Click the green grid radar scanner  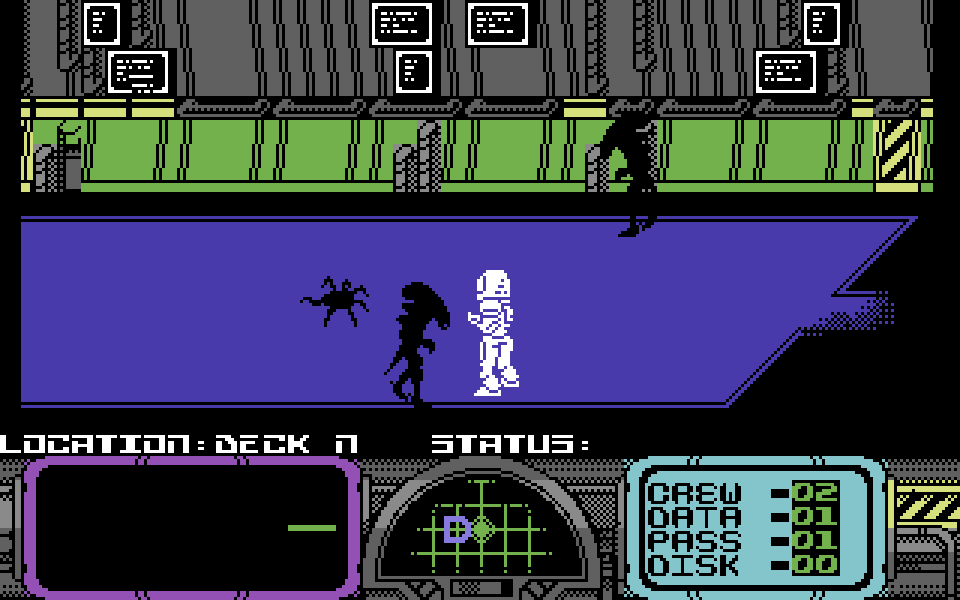tap(482, 527)
